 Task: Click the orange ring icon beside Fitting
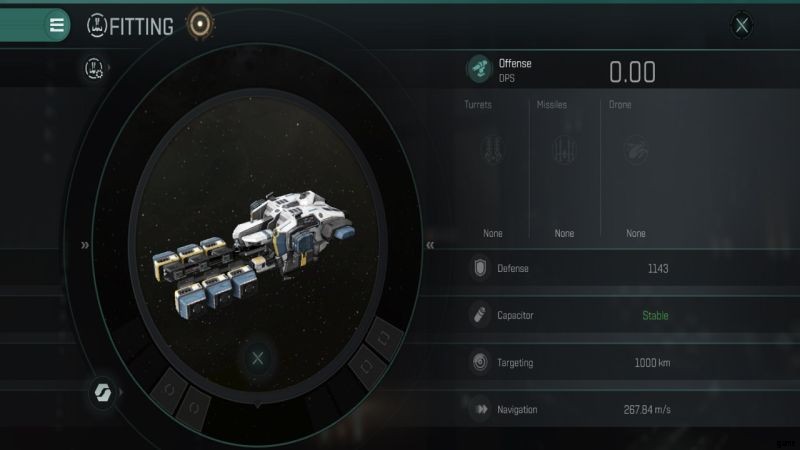(x=202, y=24)
